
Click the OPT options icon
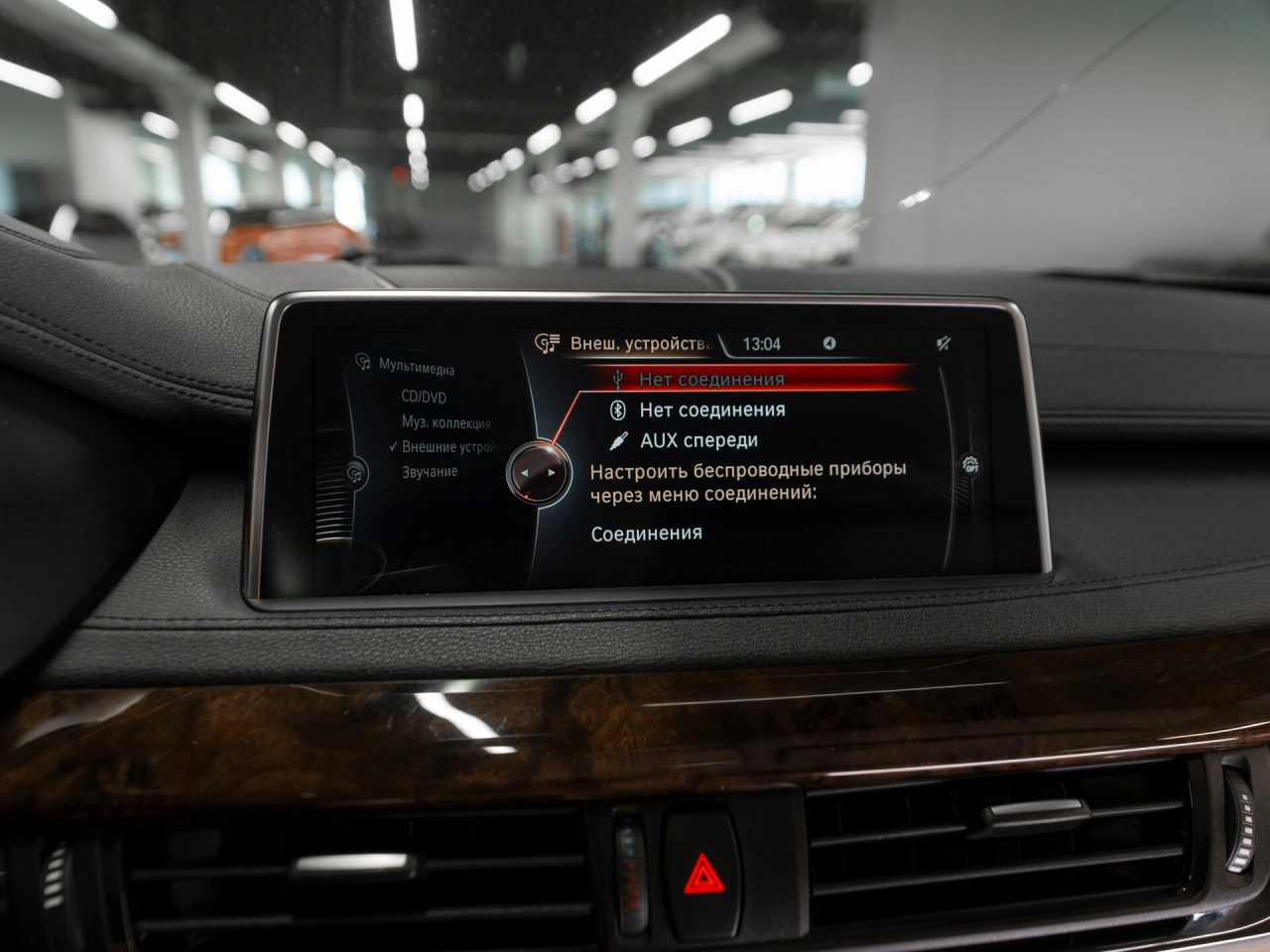pyautogui.click(x=970, y=464)
